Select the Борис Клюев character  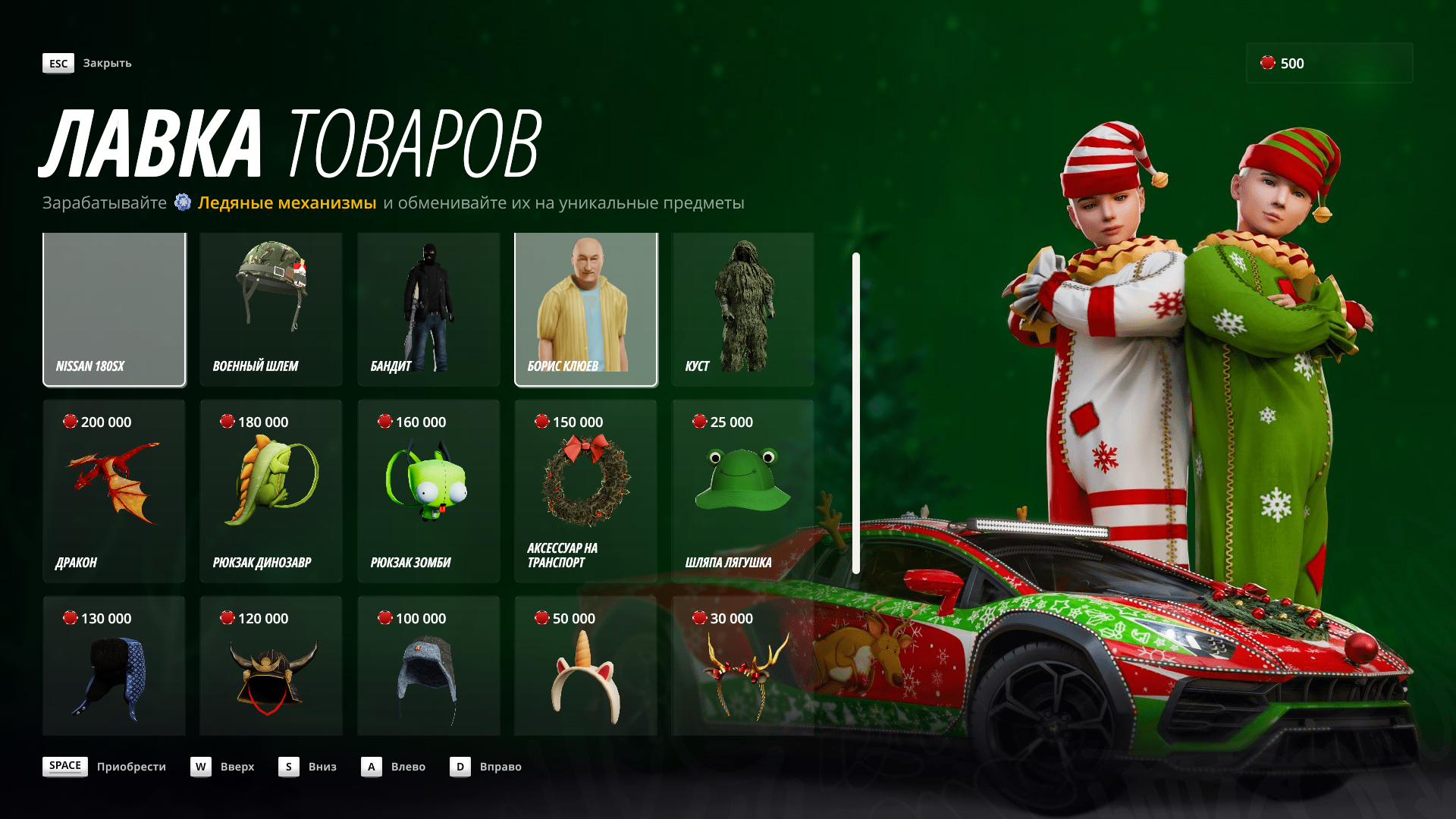pos(586,309)
